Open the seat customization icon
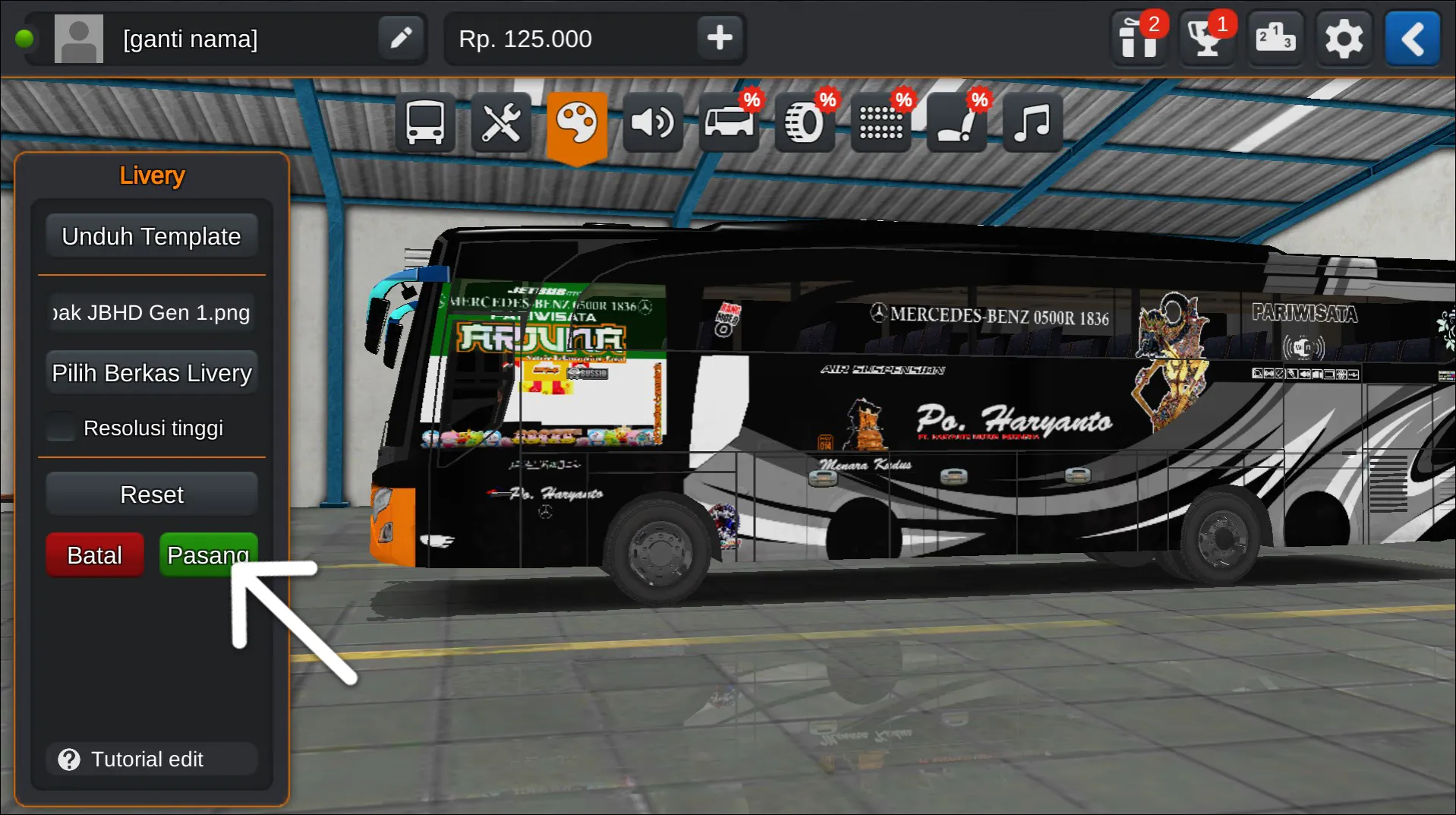Image resolution: width=1456 pixels, height=815 pixels. coord(956,122)
